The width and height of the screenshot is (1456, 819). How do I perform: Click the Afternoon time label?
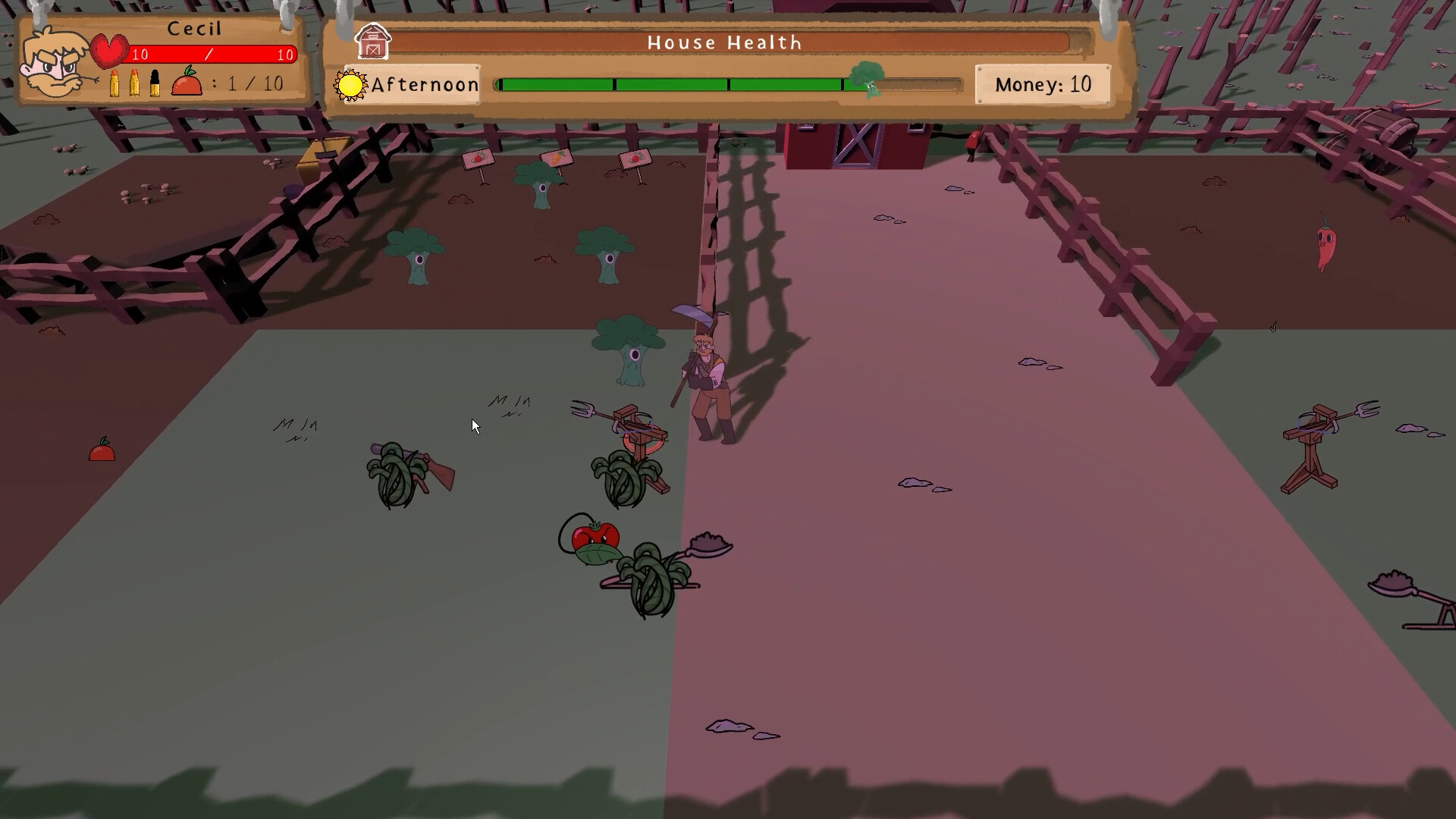click(x=425, y=84)
